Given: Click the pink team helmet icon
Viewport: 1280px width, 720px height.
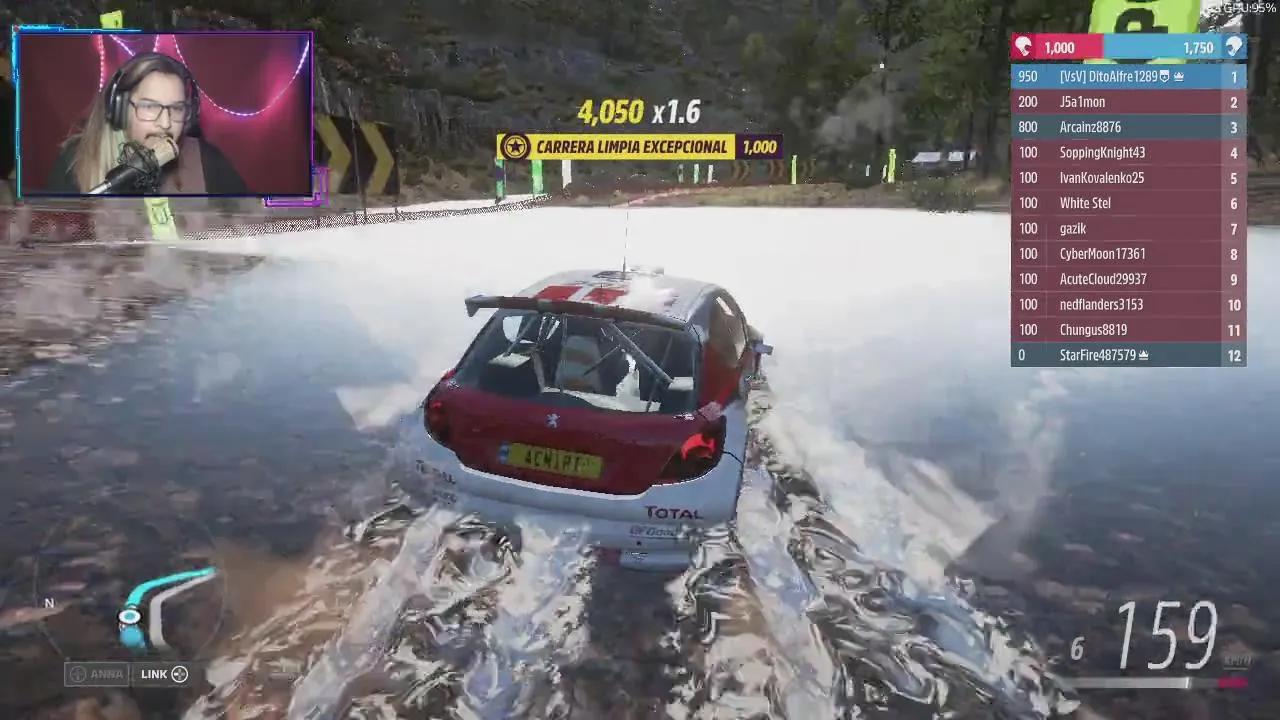Looking at the screenshot, I should [1024, 47].
